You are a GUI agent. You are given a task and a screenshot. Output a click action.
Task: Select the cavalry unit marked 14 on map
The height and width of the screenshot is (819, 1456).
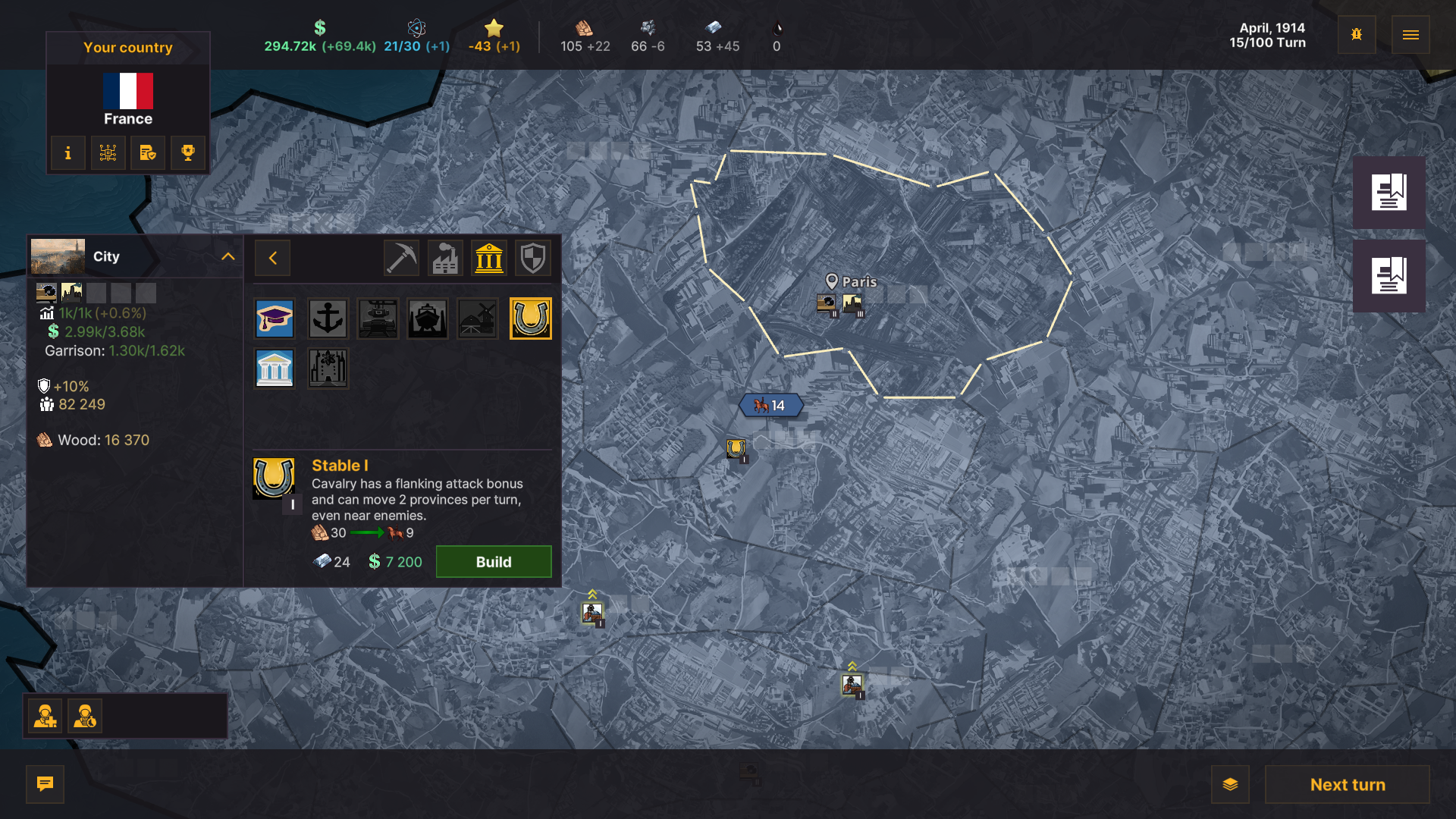(770, 406)
